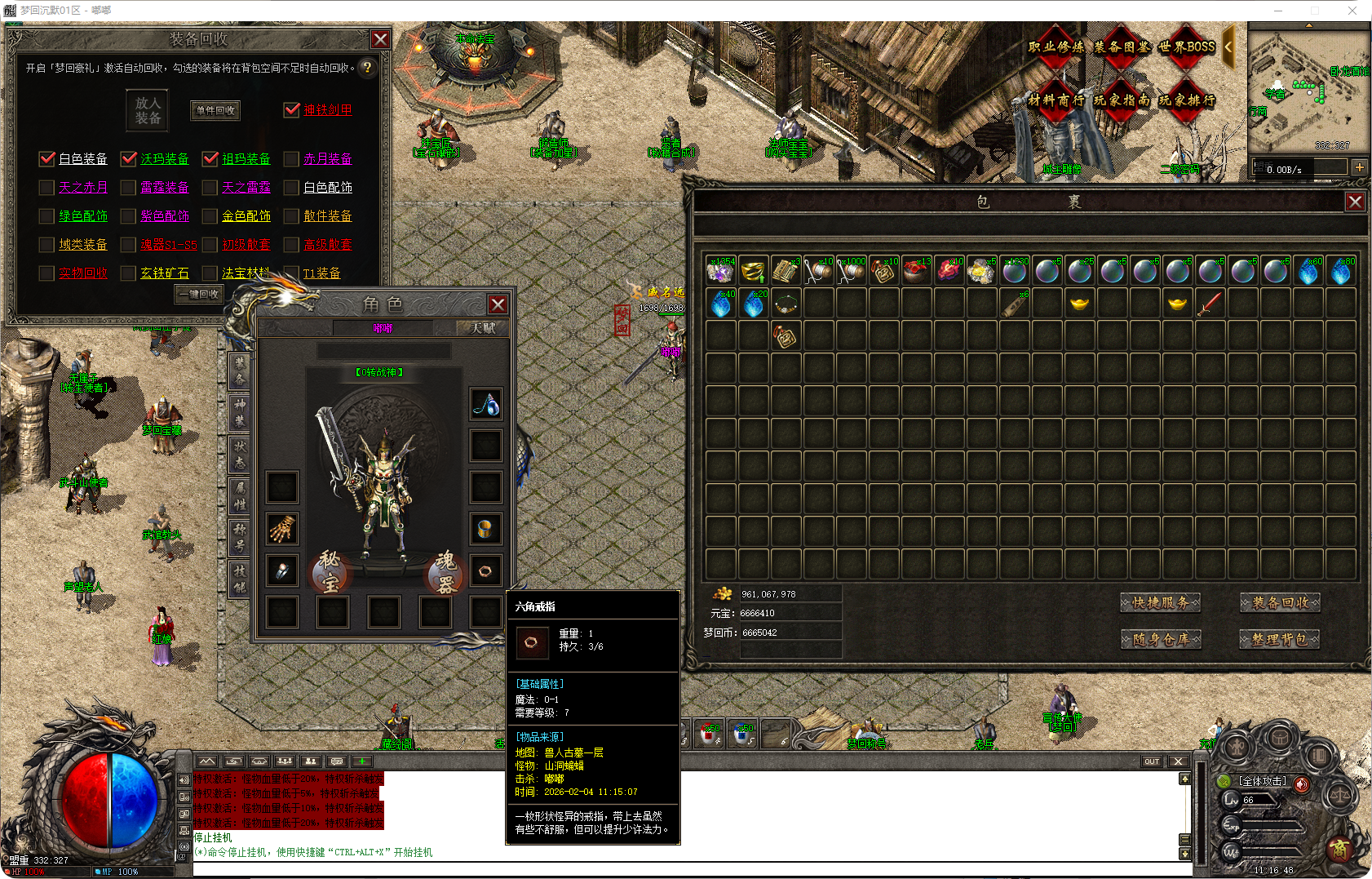The image size is (1372, 879).
Task: Close the 装备回收 recycle panel
Action: click(x=380, y=39)
